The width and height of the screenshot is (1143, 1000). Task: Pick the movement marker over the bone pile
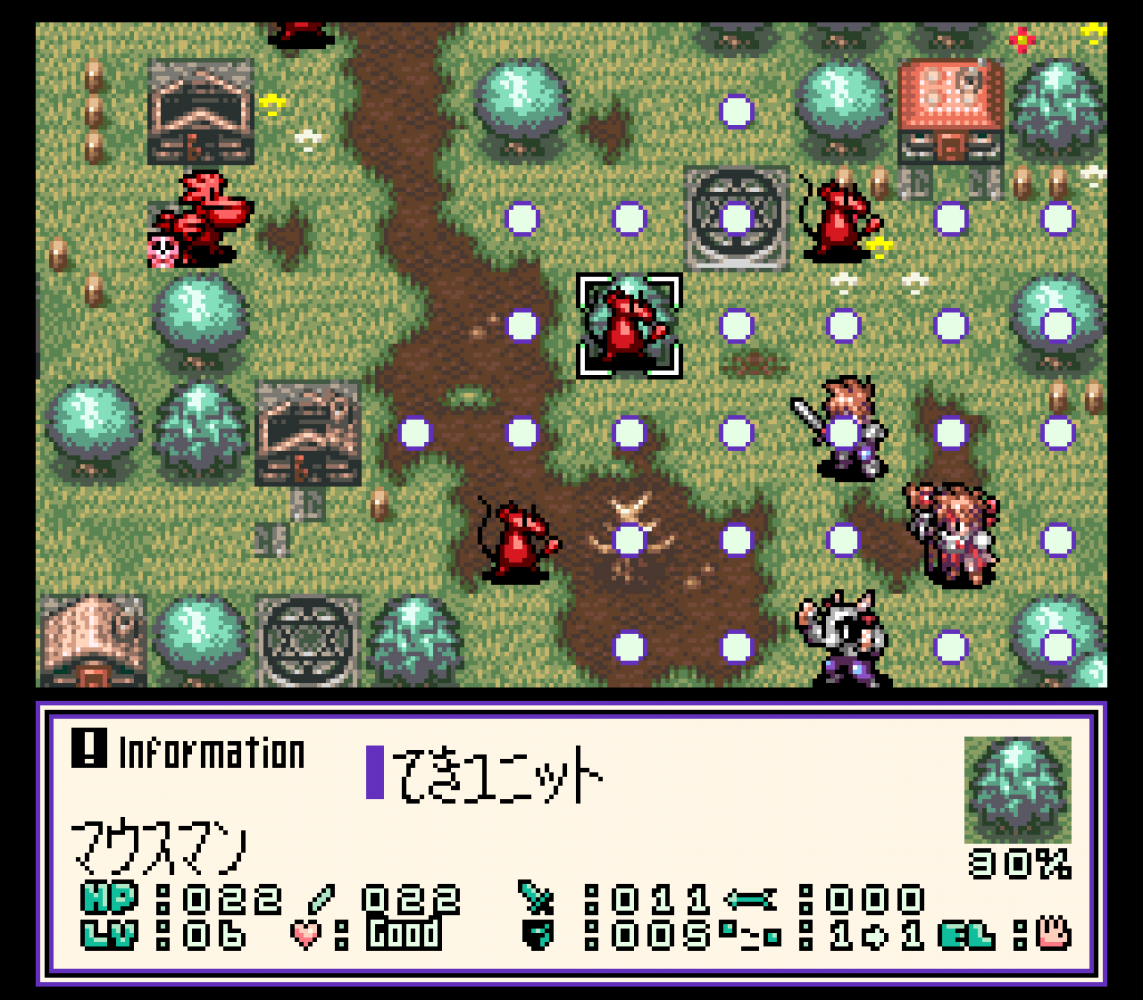(629, 540)
